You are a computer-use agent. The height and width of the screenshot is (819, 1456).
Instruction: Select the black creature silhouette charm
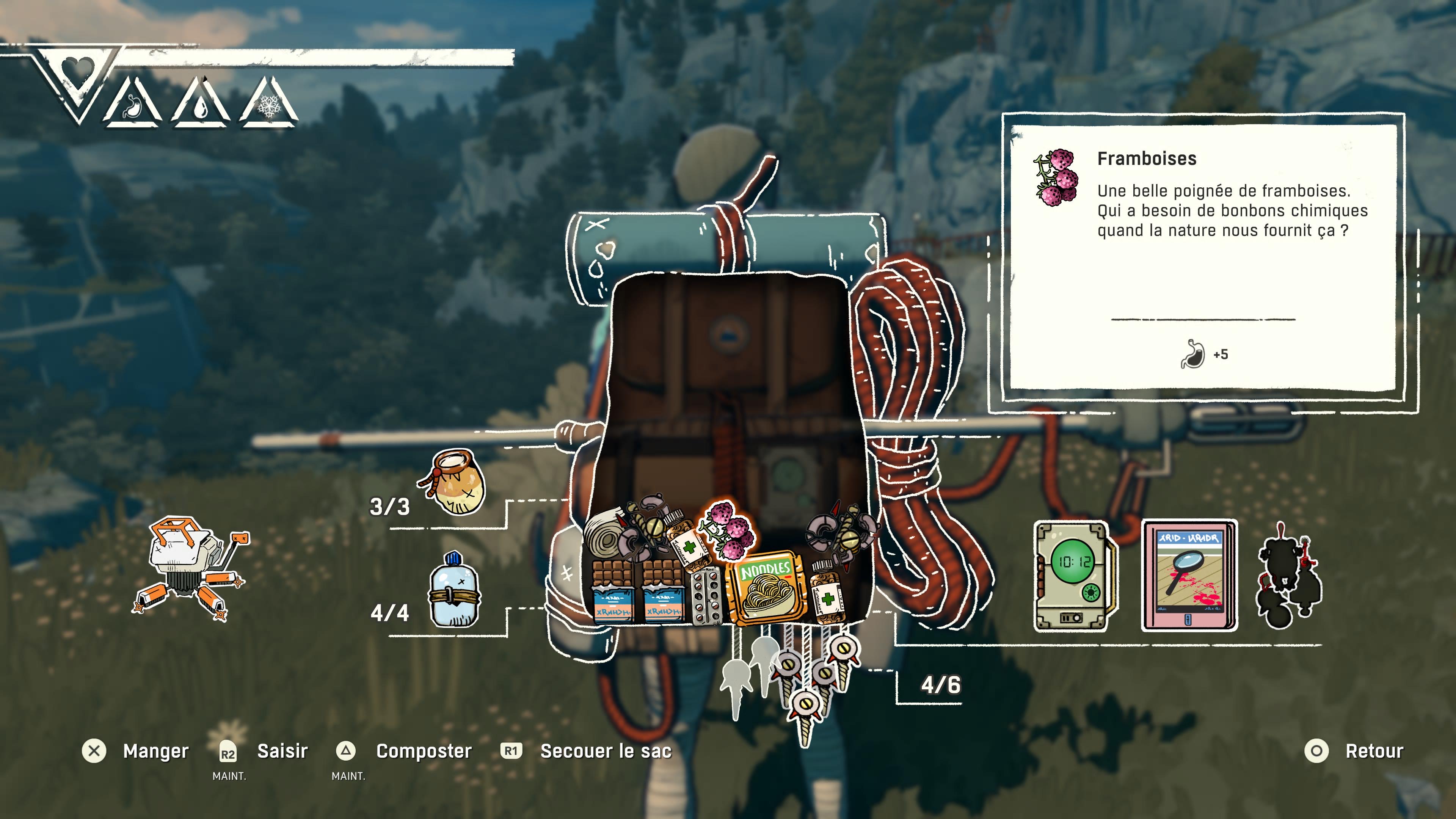[1287, 576]
